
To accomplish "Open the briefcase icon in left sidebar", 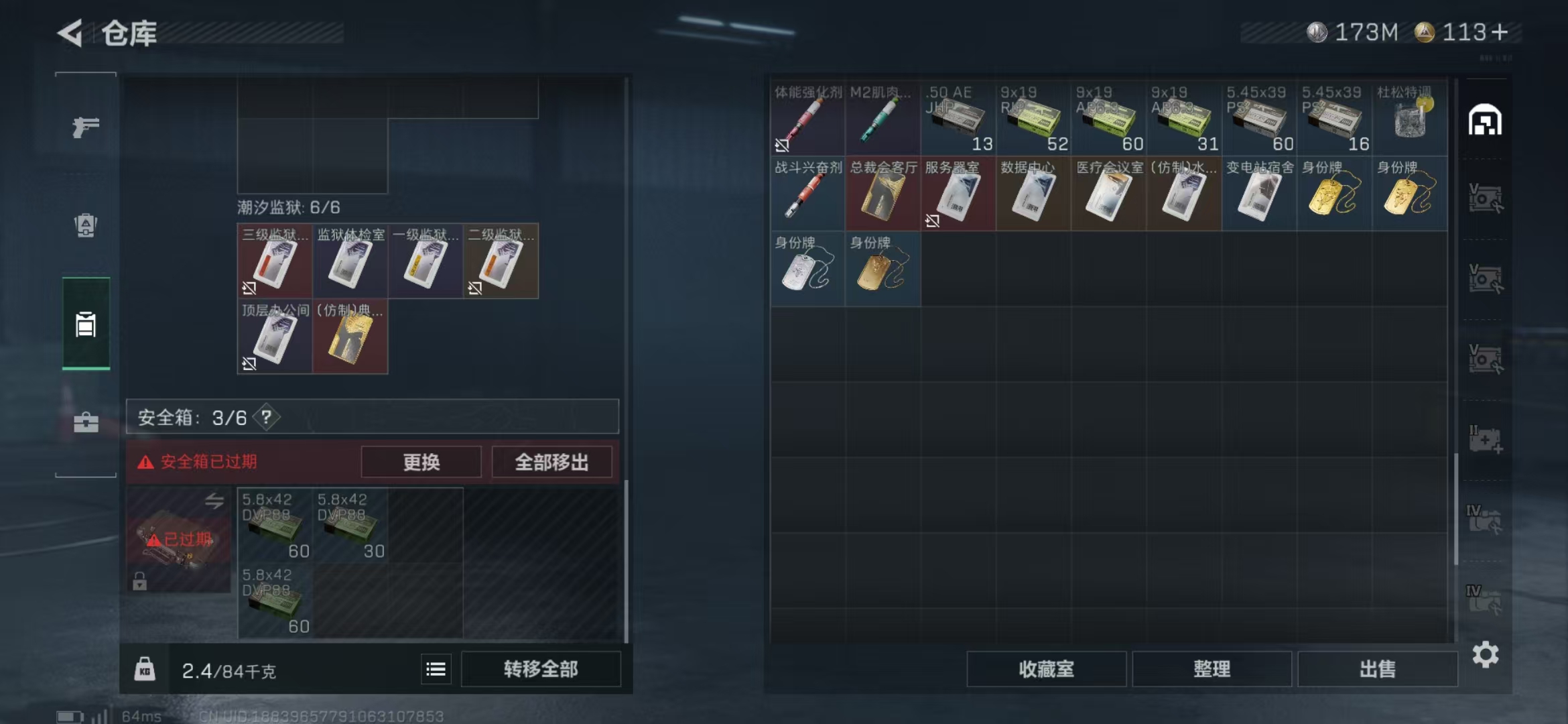I will [x=85, y=422].
